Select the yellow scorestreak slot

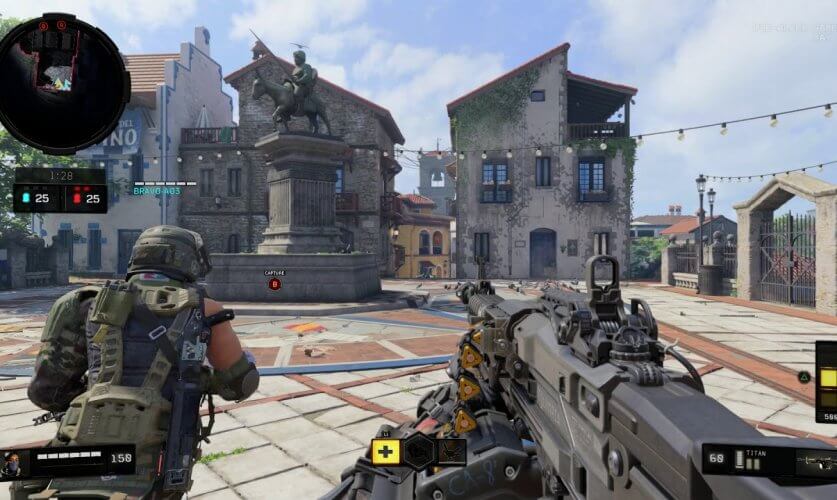[828, 378]
